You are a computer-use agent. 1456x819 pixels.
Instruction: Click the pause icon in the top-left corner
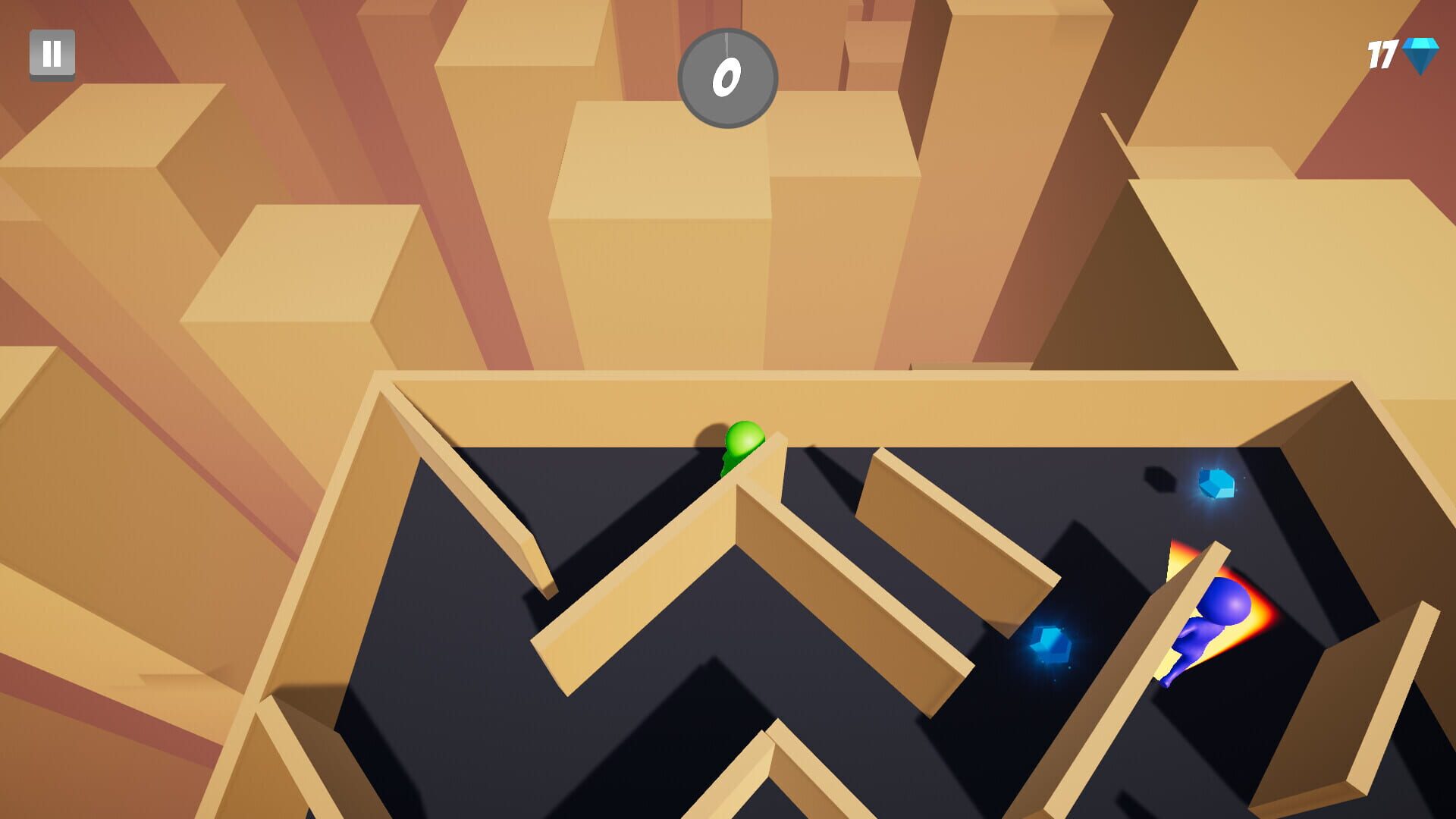pyautogui.click(x=52, y=53)
